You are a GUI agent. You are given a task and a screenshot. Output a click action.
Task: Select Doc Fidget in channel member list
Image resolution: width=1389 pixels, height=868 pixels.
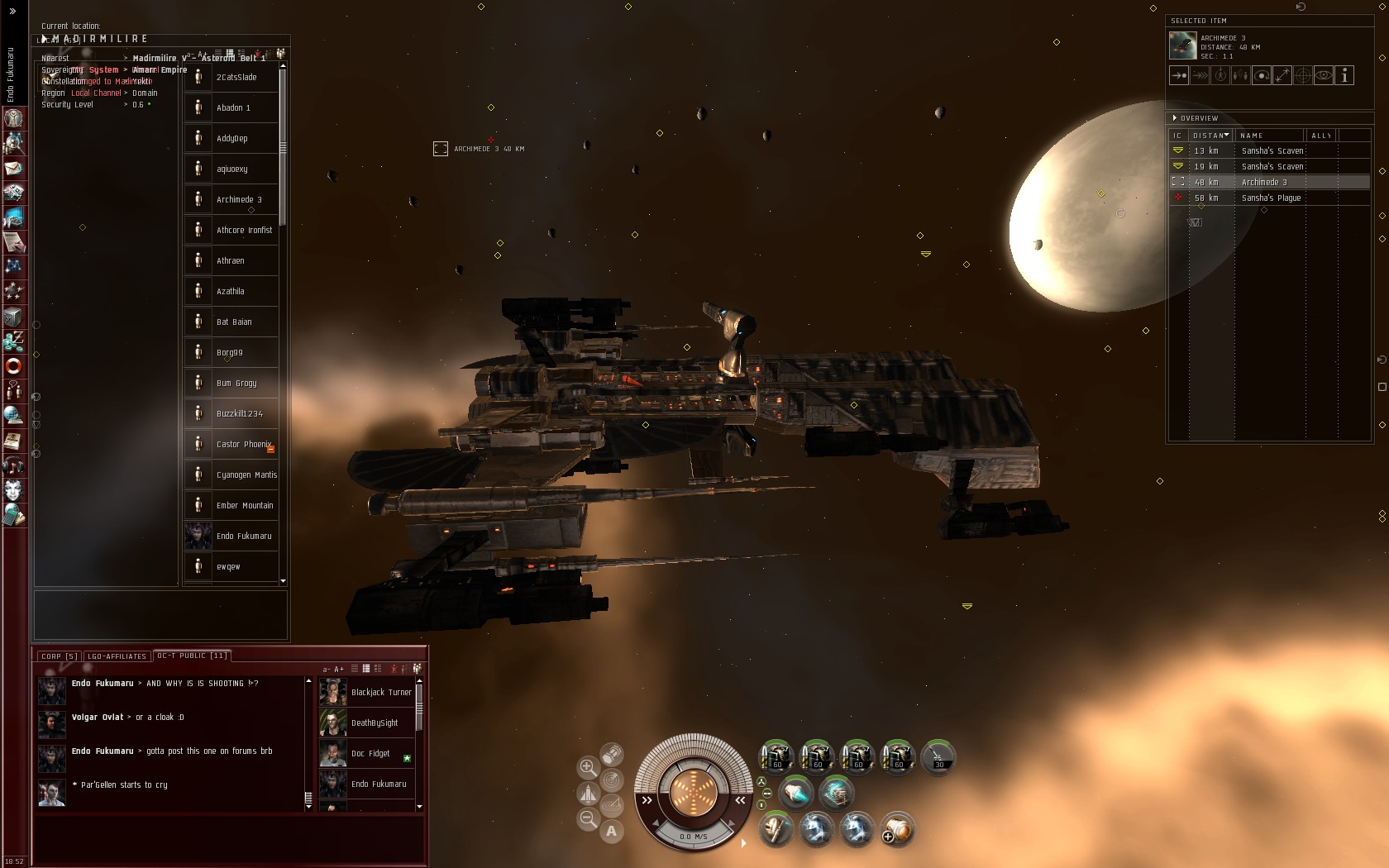click(x=370, y=753)
